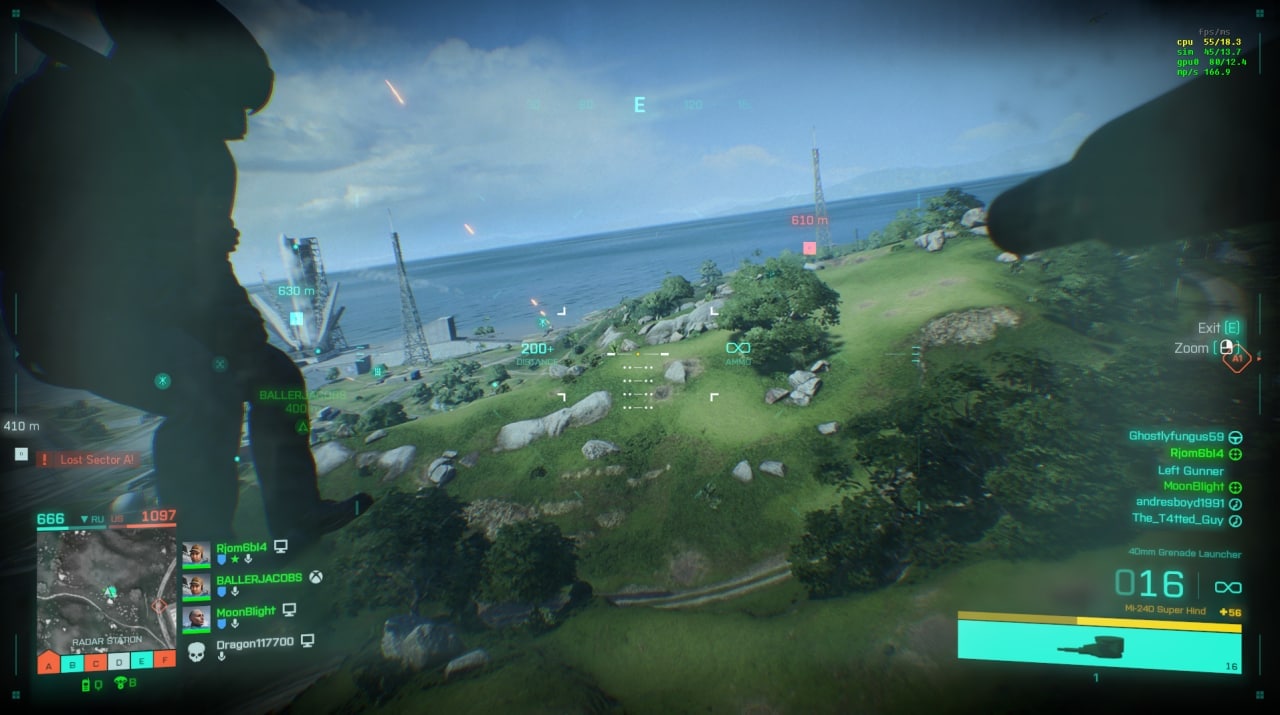Click BALLERJACOBS in the squad list
The width and height of the screenshot is (1280, 715).
pyautogui.click(x=258, y=578)
